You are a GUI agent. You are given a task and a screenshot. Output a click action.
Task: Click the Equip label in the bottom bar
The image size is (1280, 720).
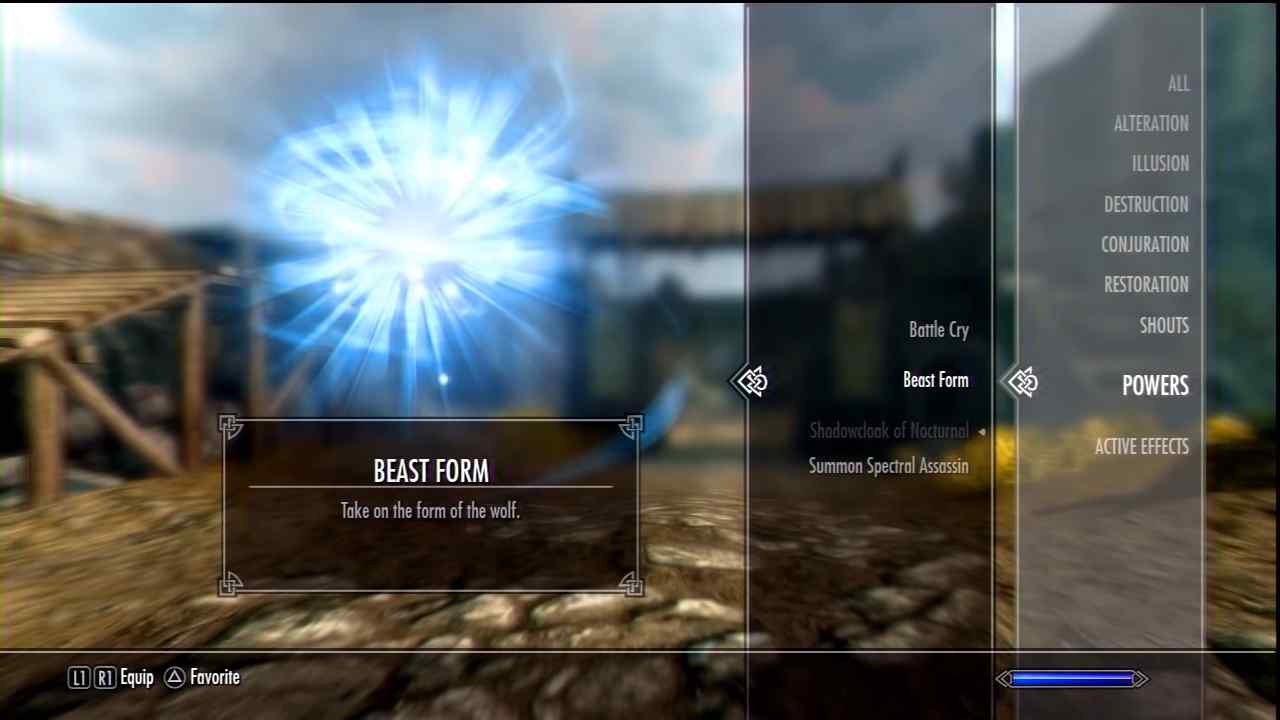coord(137,677)
